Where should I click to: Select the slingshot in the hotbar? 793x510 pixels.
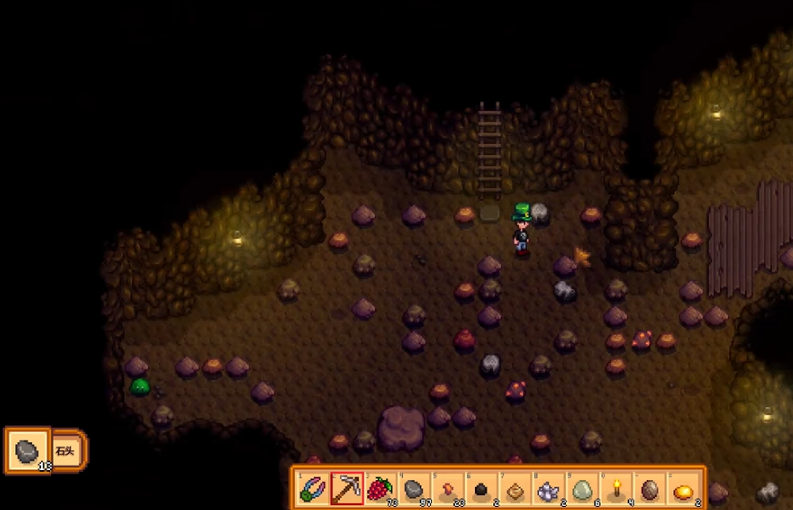(x=313, y=489)
